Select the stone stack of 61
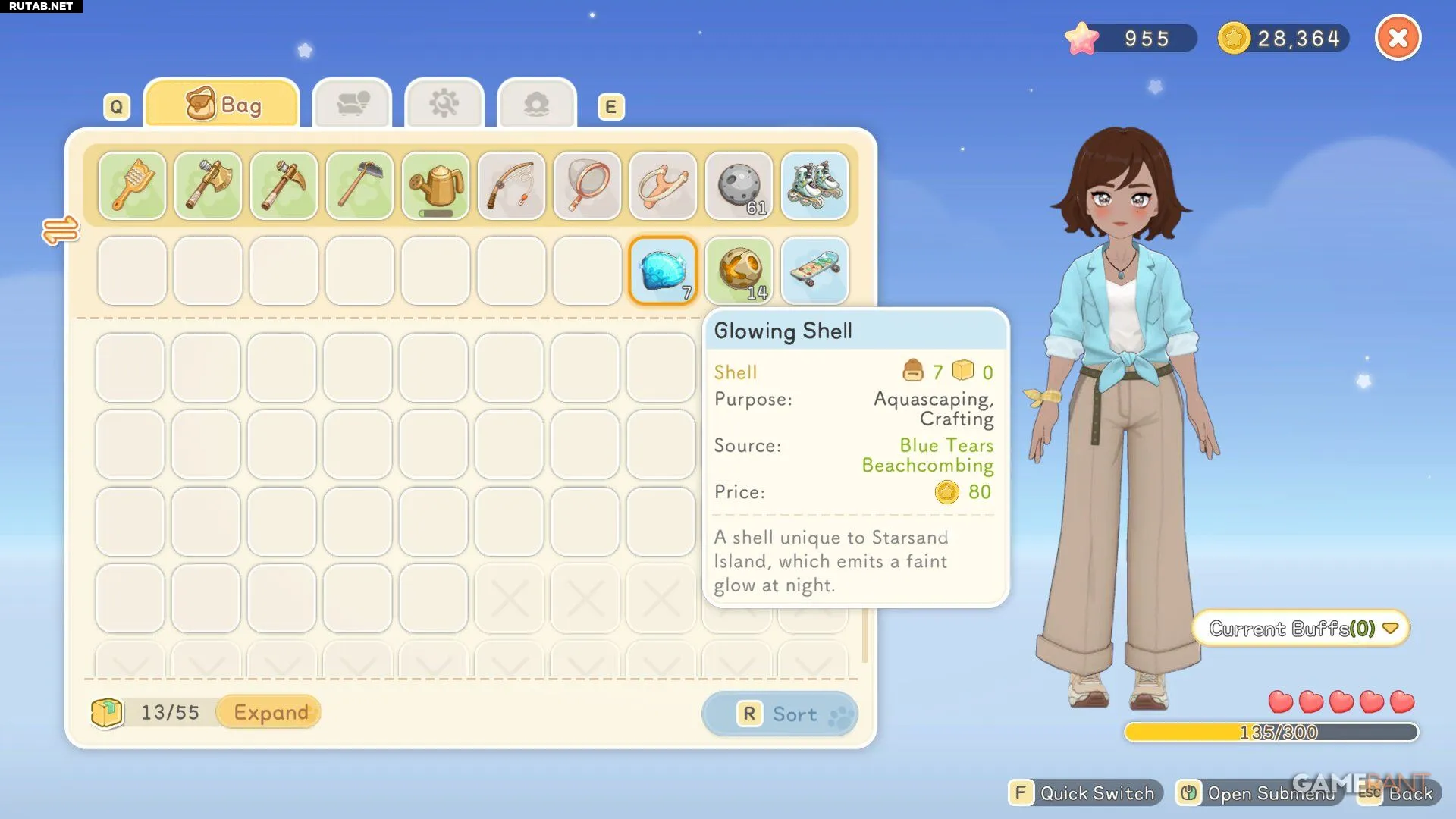The image size is (1456, 819). pos(739,186)
